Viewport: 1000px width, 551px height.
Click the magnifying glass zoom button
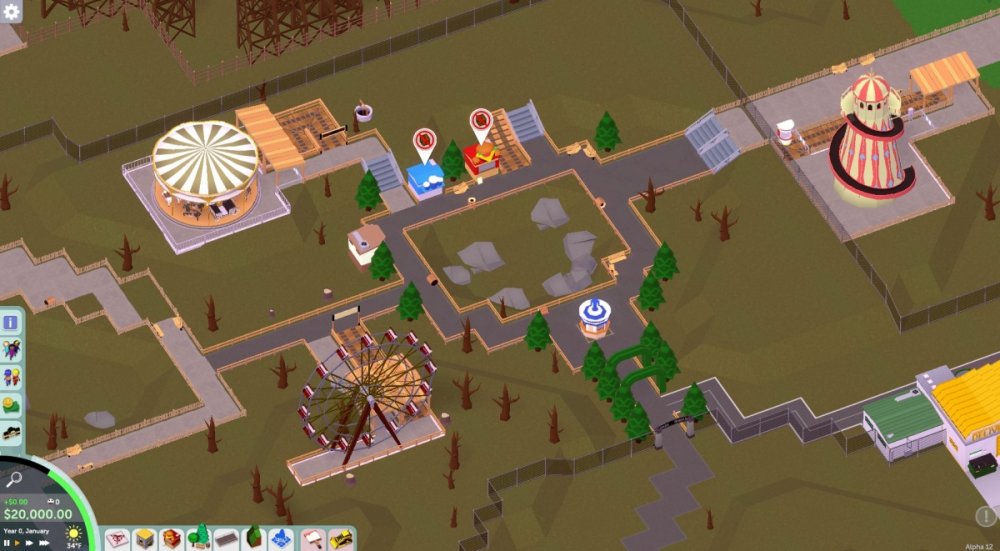(x=14, y=481)
